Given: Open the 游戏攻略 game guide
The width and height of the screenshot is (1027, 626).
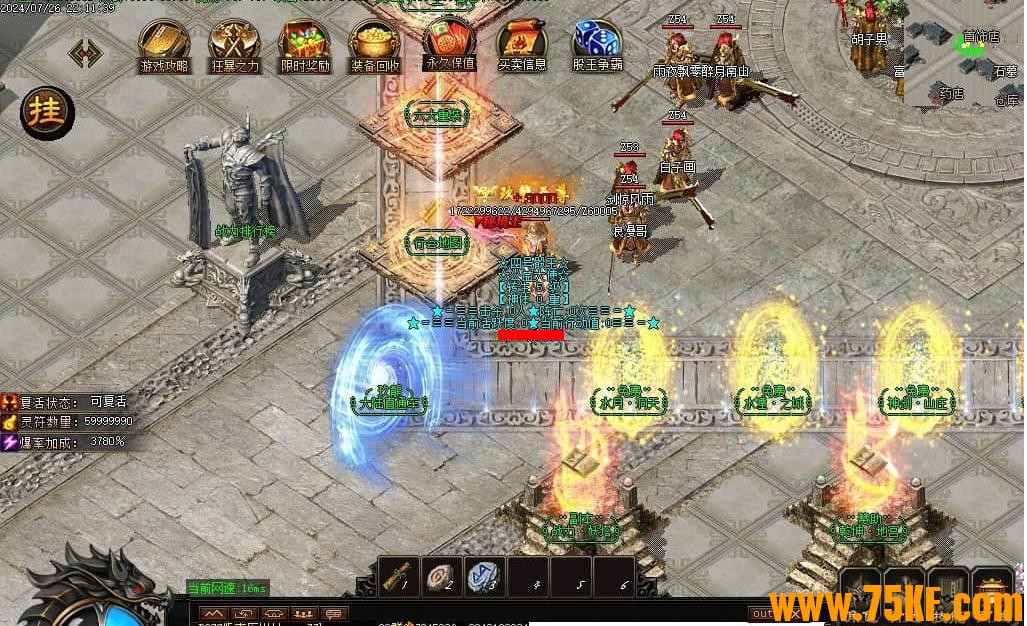Looking at the screenshot, I should click(x=164, y=42).
